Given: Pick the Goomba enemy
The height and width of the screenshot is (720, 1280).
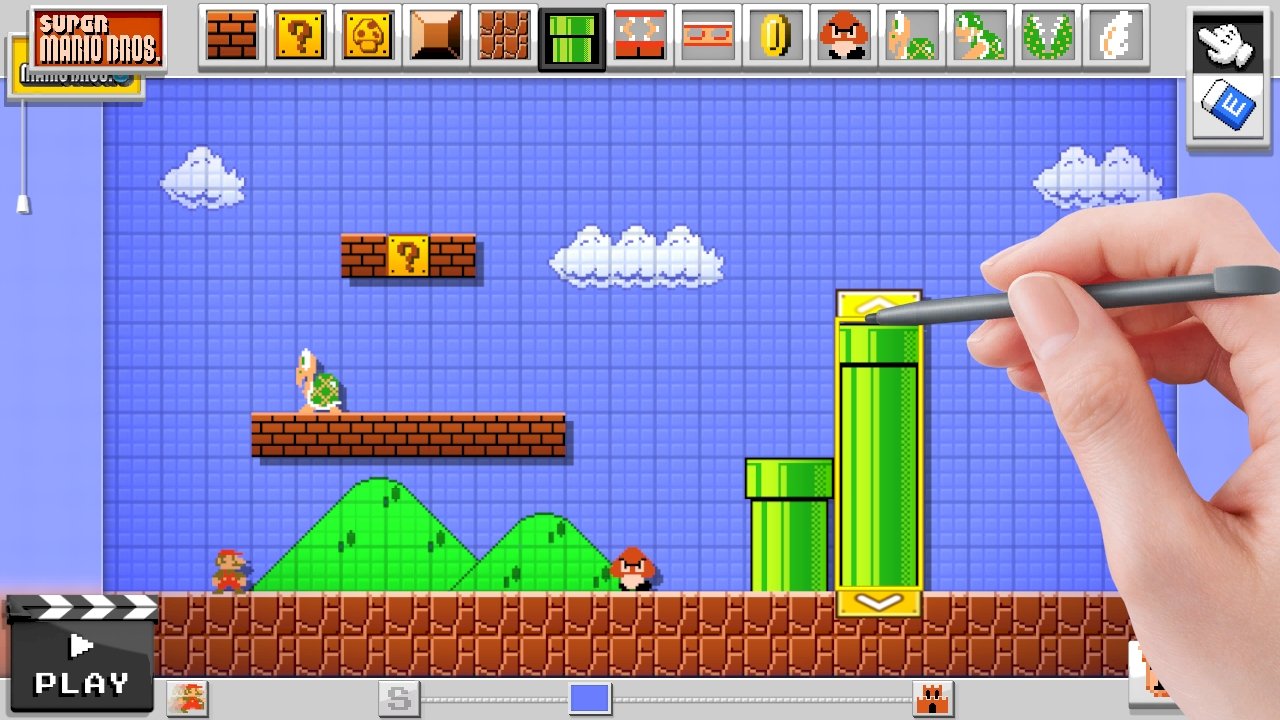Looking at the screenshot, I should pyautogui.click(x=843, y=35).
